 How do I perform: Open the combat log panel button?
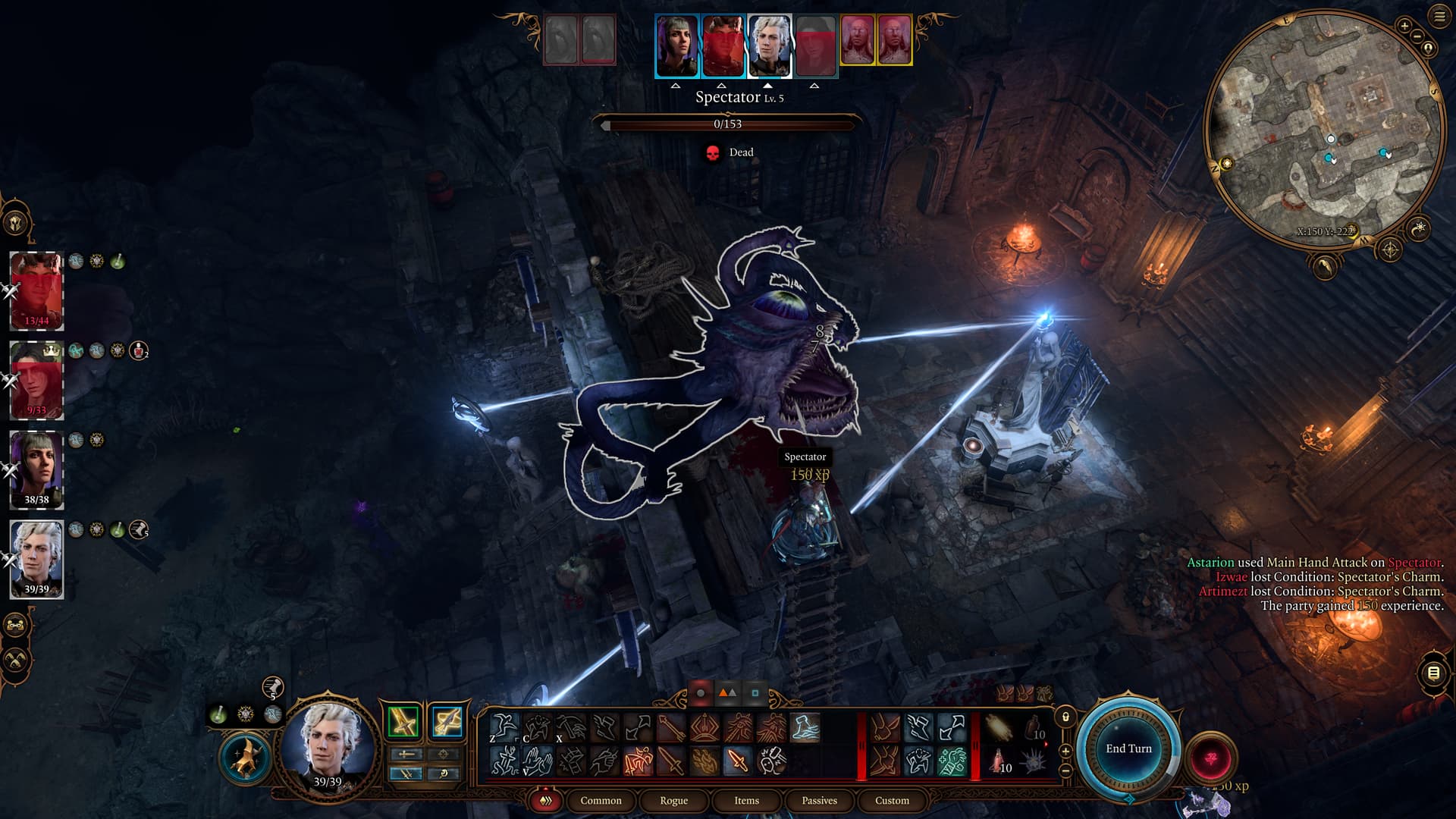click(1433, 673)
